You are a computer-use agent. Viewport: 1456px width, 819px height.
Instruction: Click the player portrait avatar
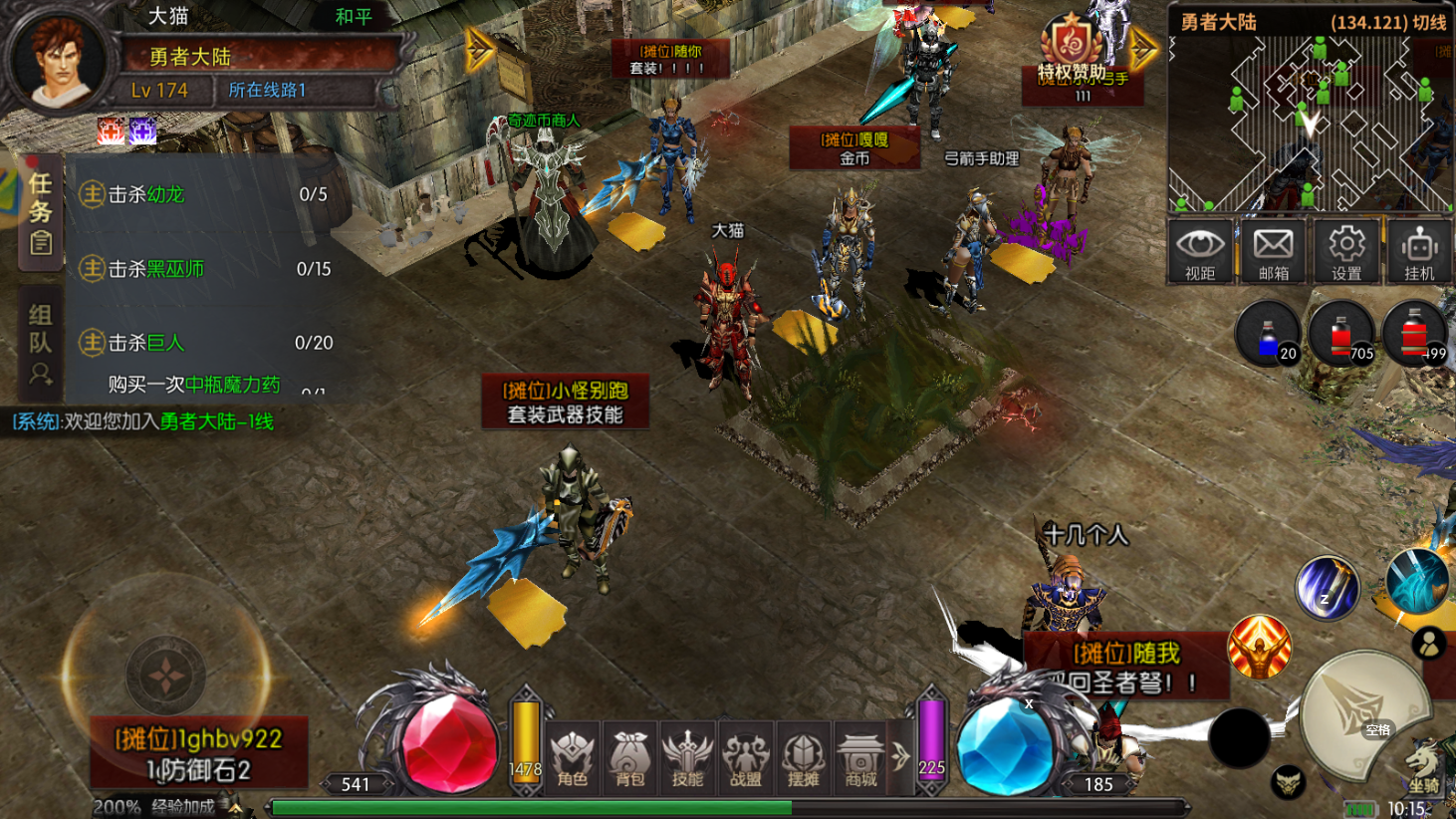(58, 58)
